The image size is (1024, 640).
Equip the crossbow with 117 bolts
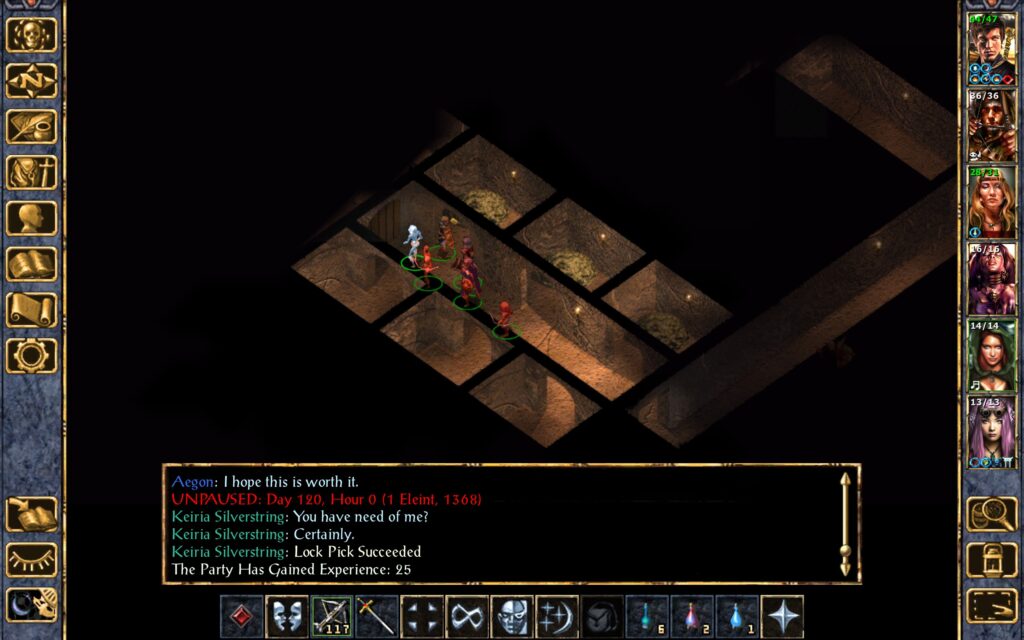332,617
